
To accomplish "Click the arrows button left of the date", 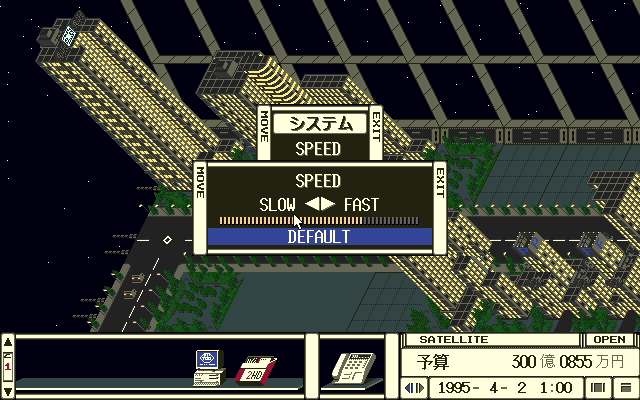I will pos(414,387).
